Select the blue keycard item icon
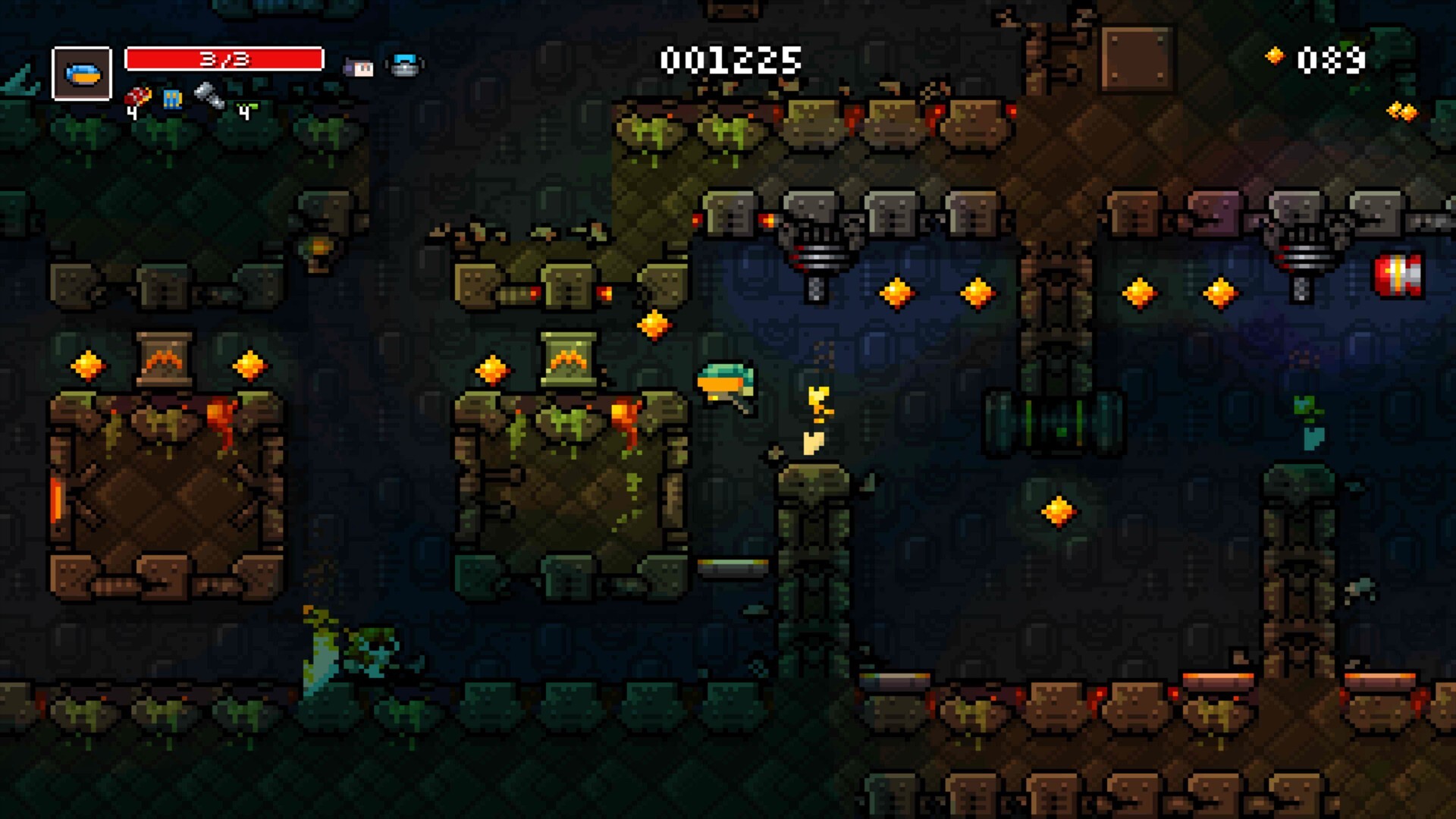This screenshot has width=1456, height=819. pyautogui.click(x=171, y=99)
